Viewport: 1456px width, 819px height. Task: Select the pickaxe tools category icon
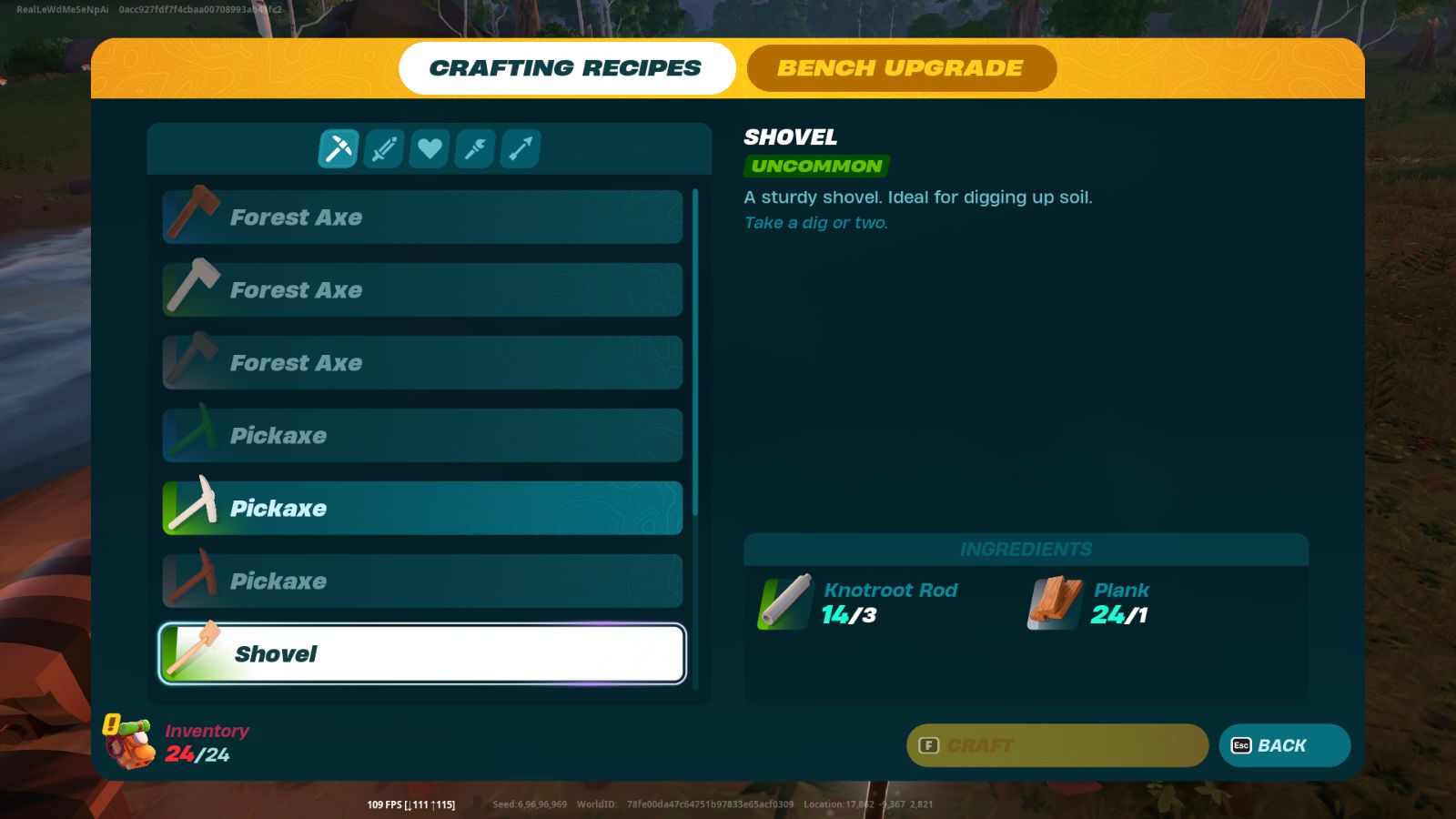click(339, 148)
